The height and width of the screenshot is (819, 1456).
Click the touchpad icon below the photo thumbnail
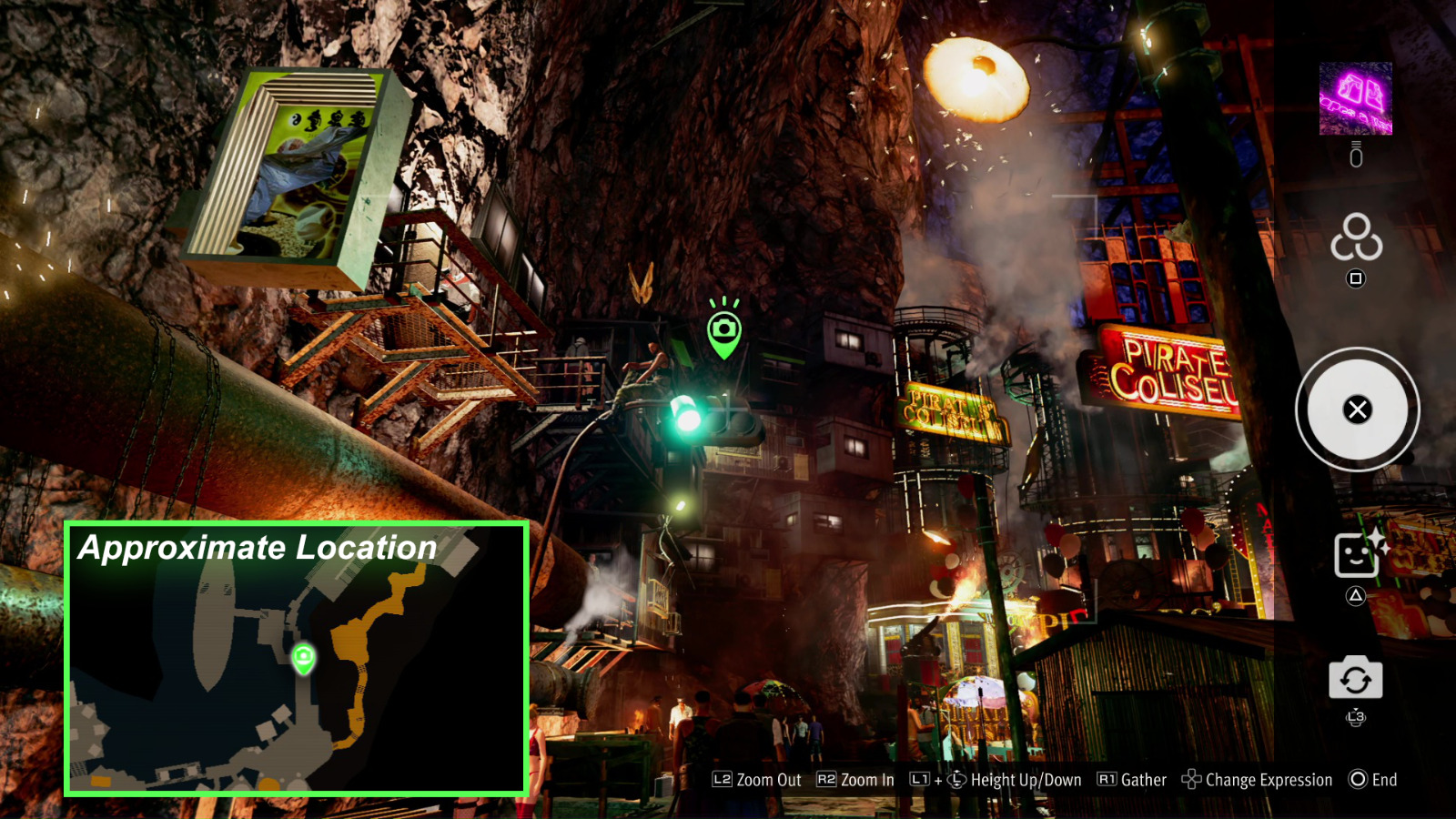coord(1355,155)
